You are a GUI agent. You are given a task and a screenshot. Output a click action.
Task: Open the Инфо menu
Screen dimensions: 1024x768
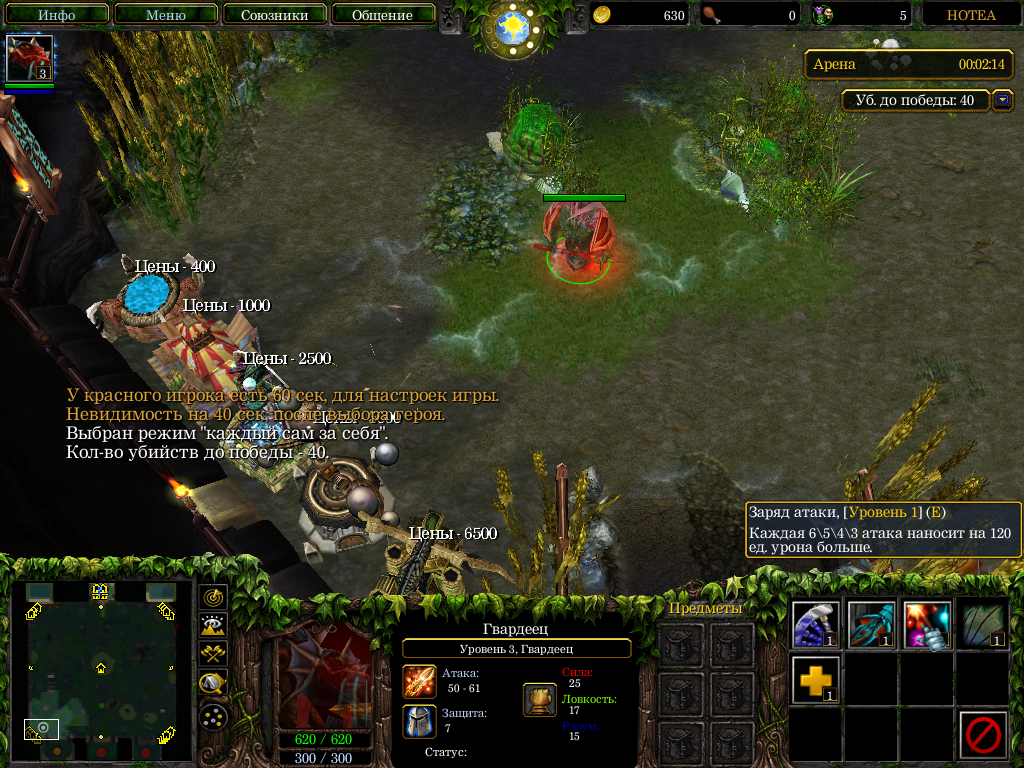[57, 15]
